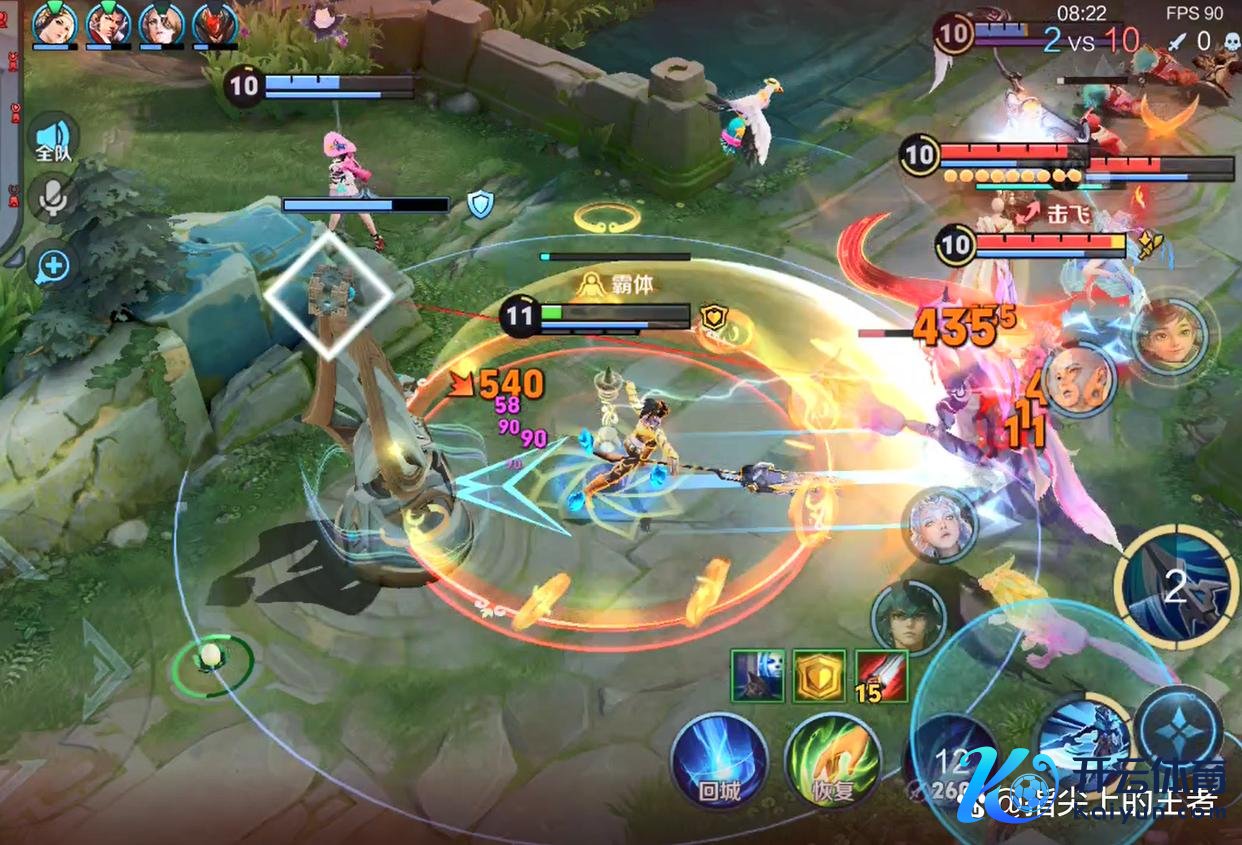
Task: Target the bald monk enemy portrait
Action: (1079, 379)
